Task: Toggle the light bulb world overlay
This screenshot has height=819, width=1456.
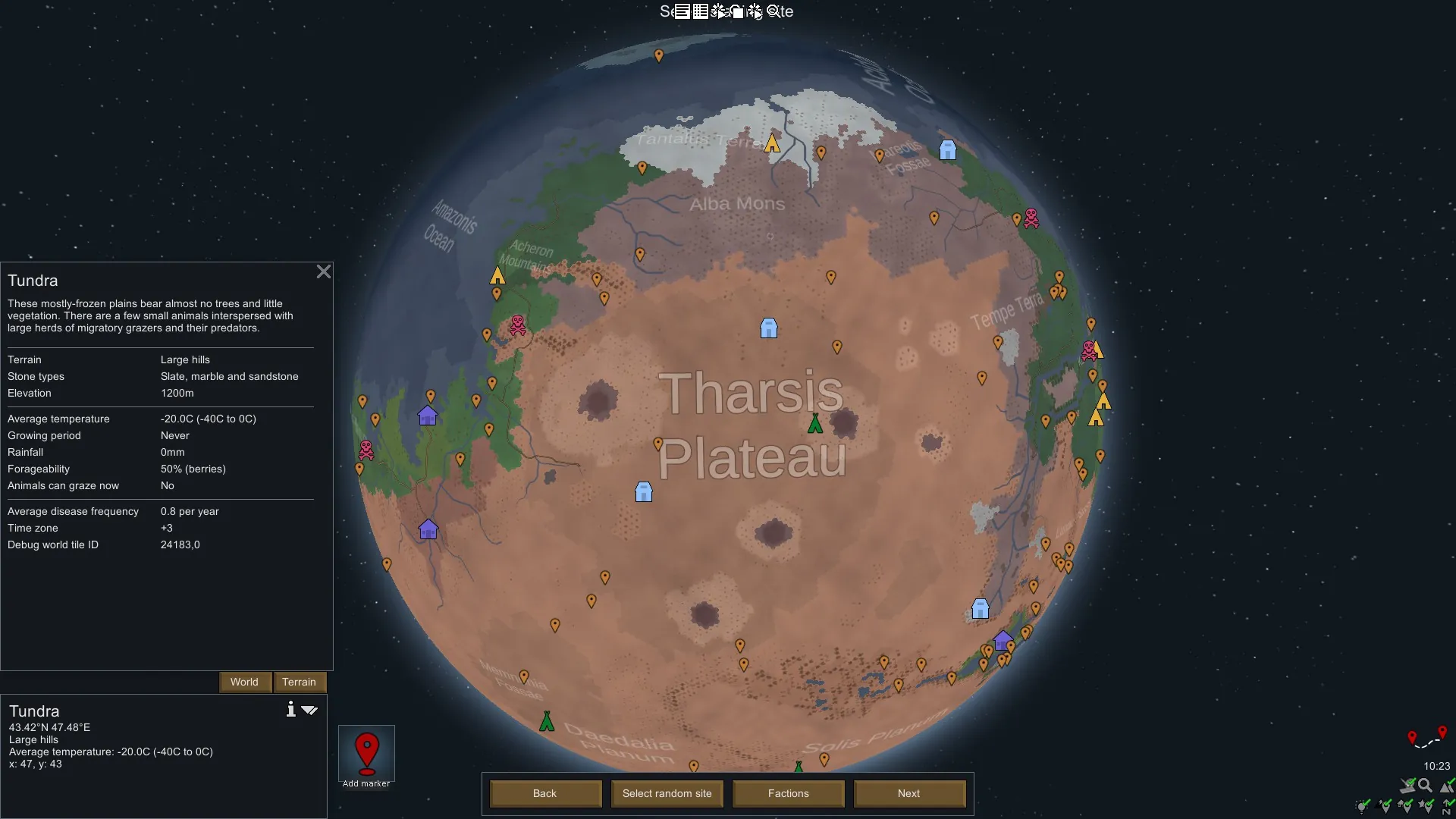Action: [x=1362, y=807]
